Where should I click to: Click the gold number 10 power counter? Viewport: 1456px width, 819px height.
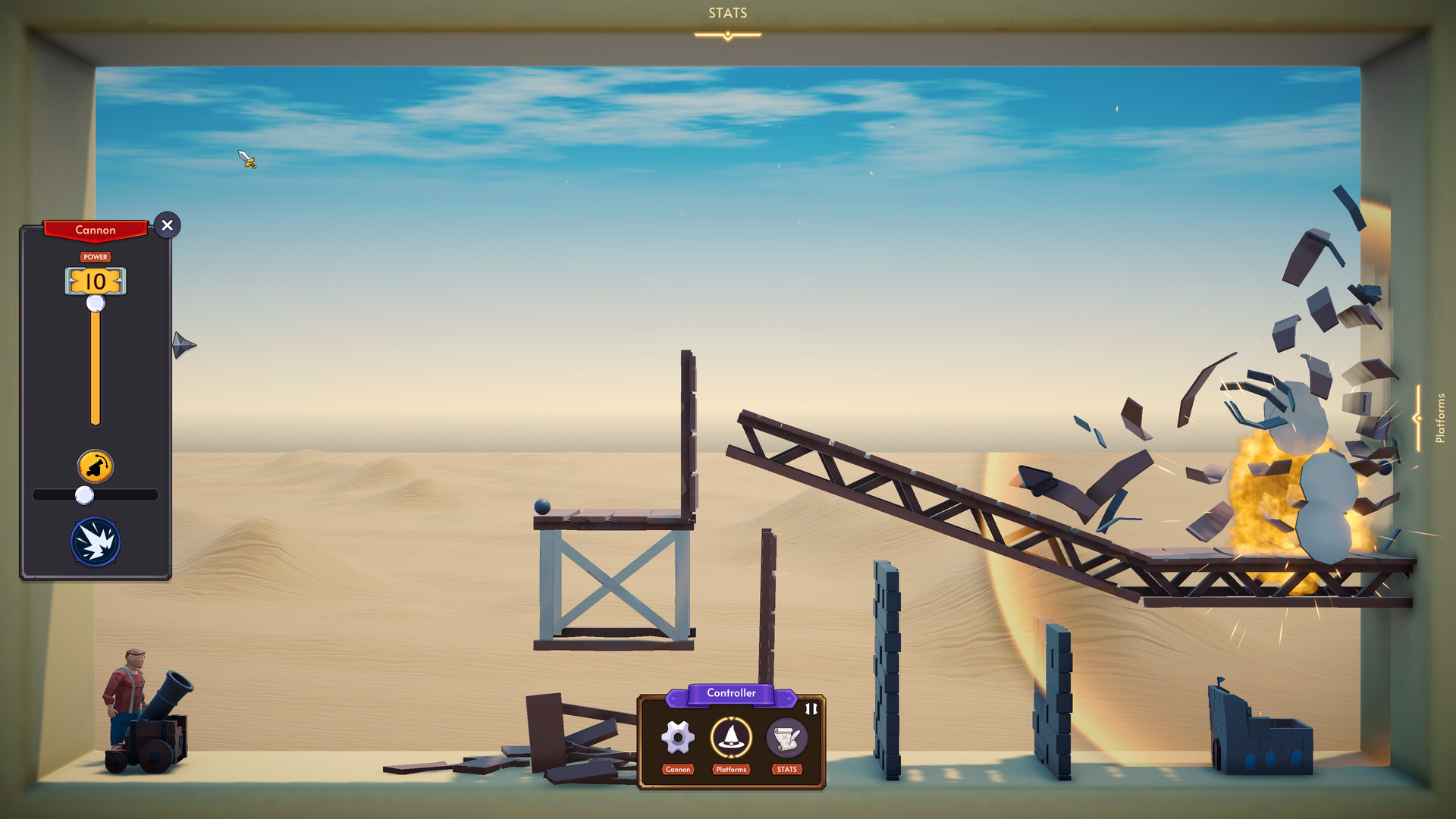click(96, 282)
